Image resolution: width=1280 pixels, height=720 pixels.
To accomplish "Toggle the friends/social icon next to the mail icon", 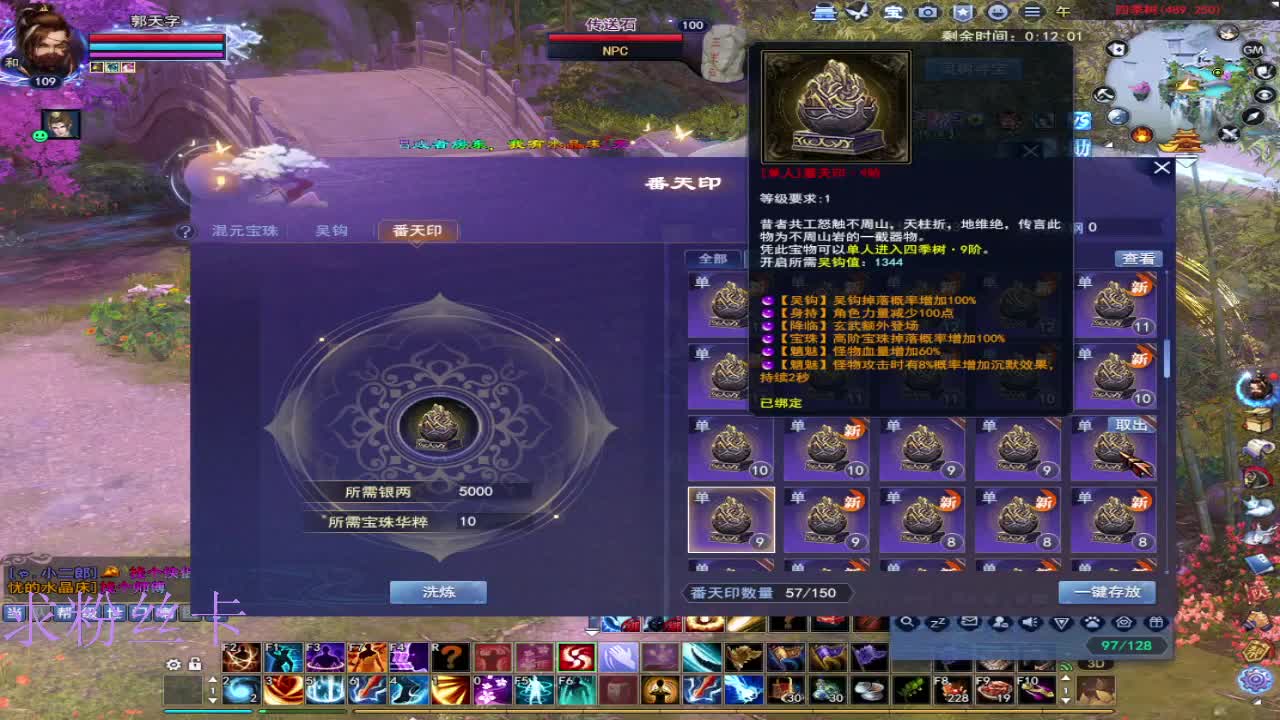I will coord(998,622).
